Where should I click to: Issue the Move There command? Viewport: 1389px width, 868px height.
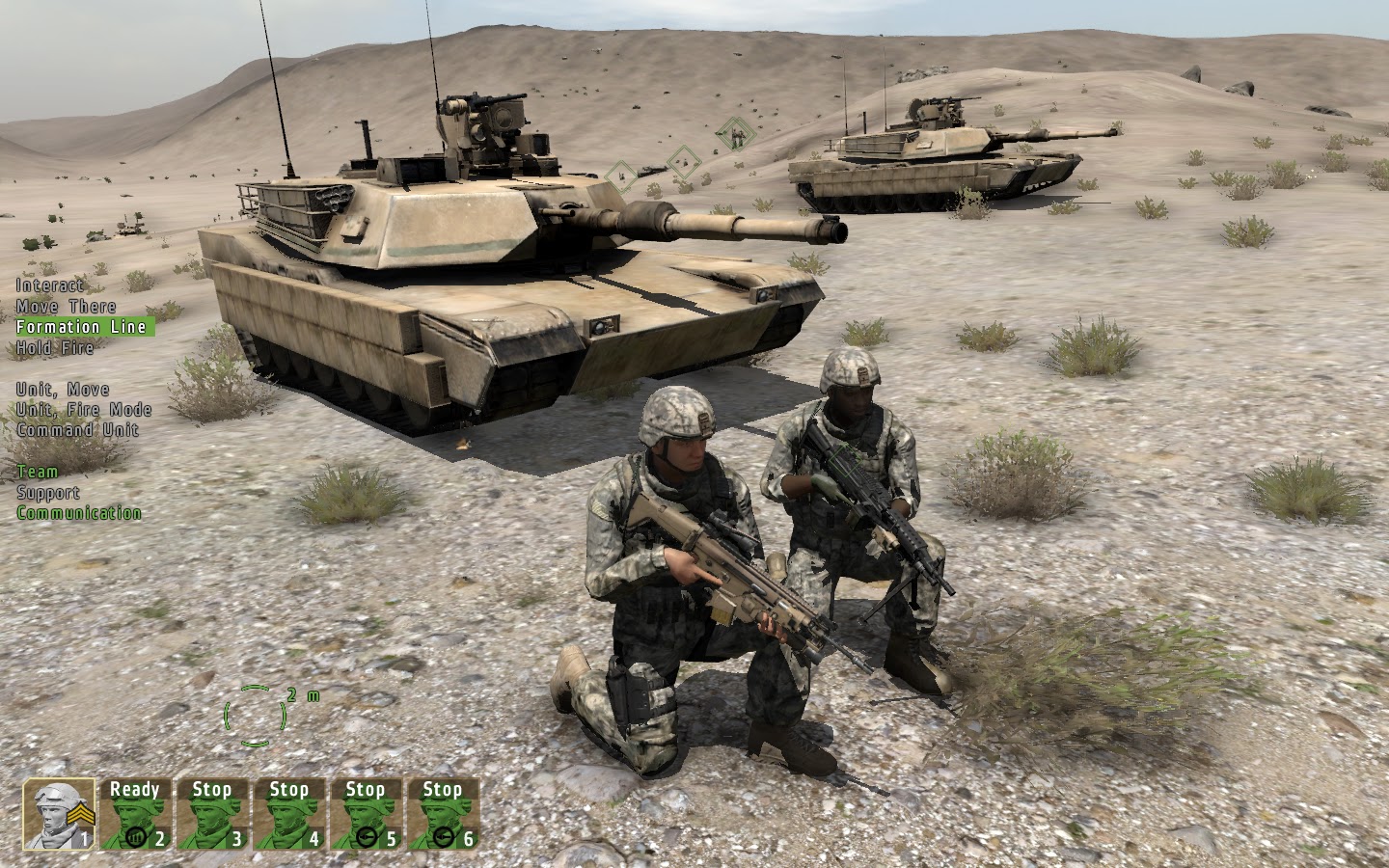click(x=65, y=306)
